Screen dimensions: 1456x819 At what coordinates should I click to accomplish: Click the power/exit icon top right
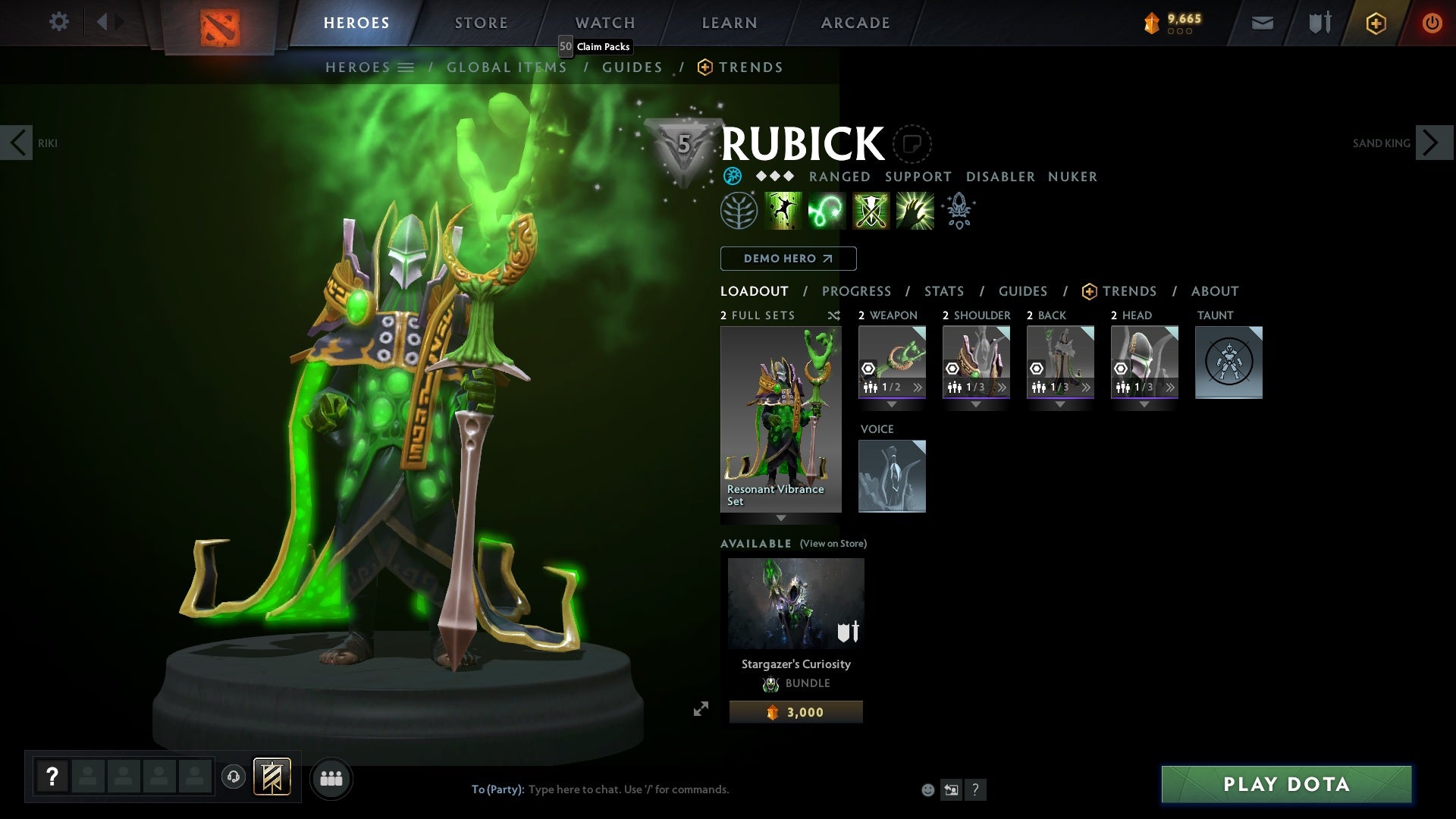1433,22
